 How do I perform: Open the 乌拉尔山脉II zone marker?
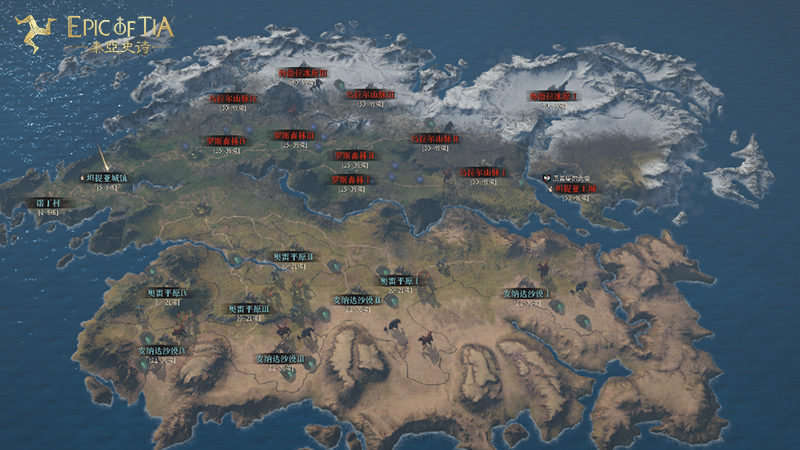point(436,139)
